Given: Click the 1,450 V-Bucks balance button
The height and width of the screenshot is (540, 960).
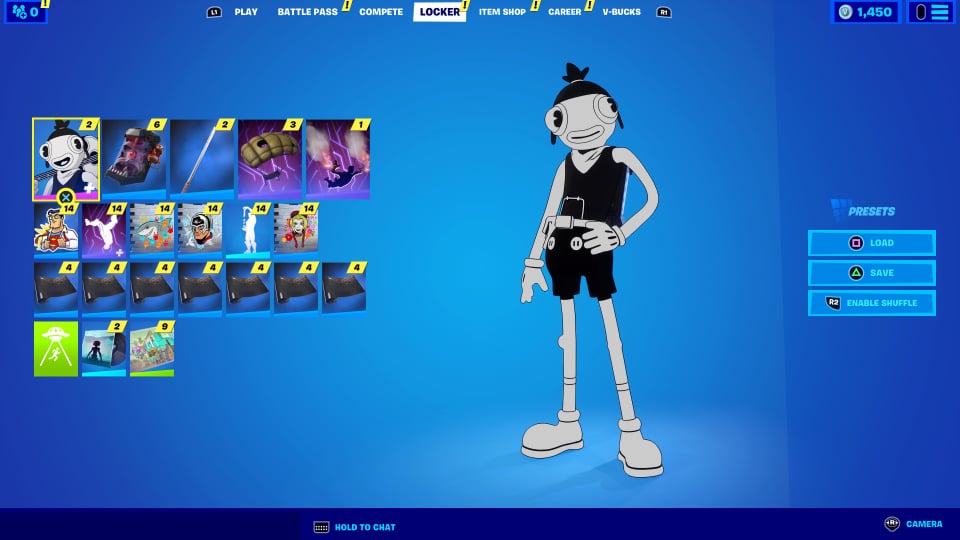Looking at the screenshot, I should 866,12.
